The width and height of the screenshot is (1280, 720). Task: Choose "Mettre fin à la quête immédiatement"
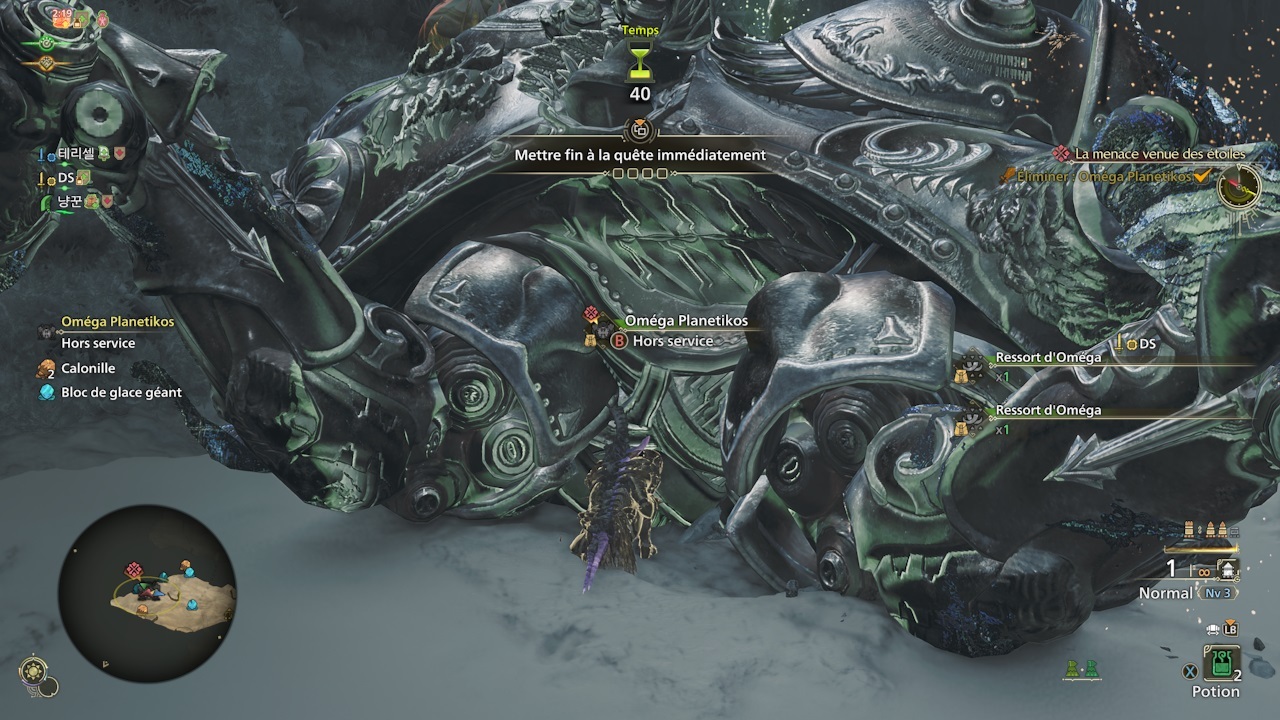640,155
